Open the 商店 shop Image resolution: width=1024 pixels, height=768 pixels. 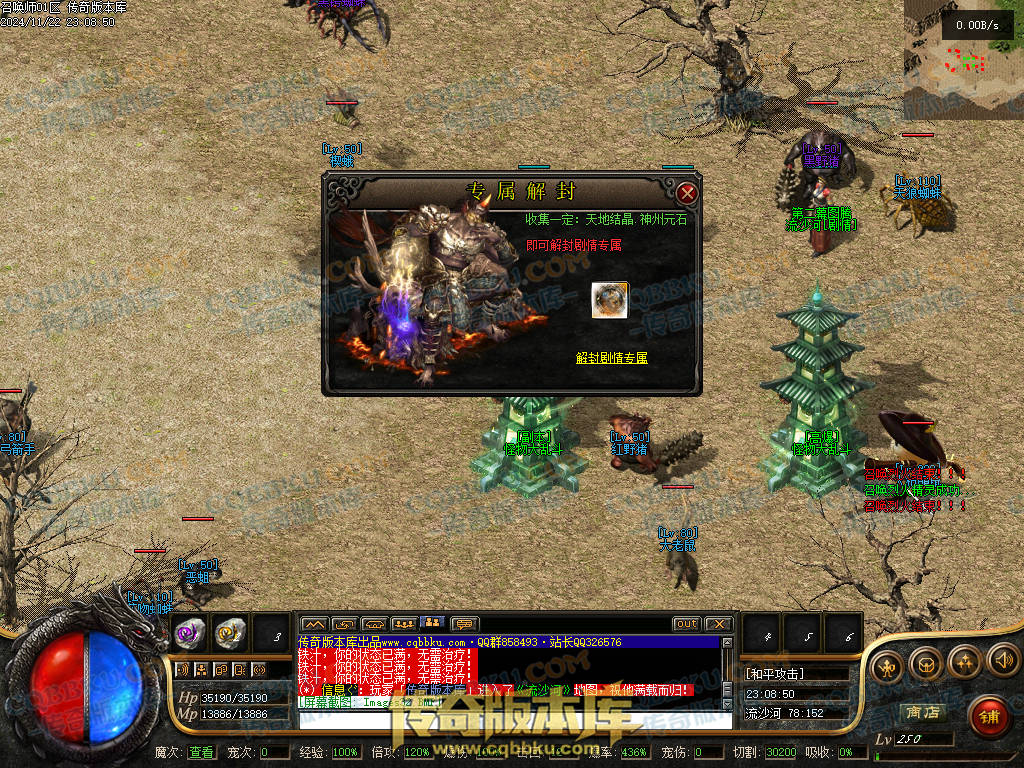click(x=922, y=712)
